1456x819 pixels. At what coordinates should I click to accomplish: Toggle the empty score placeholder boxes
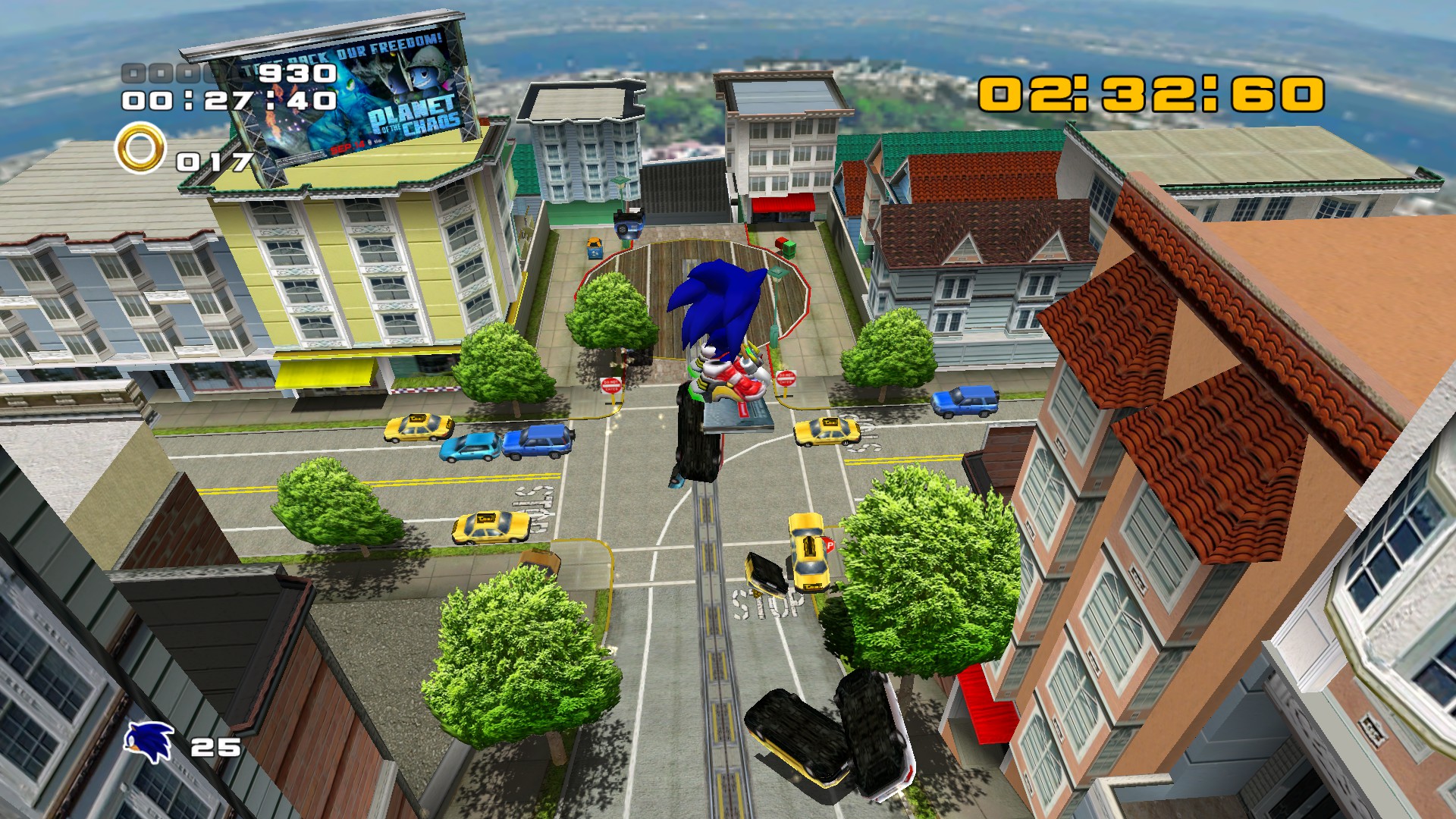coord(163,74)
